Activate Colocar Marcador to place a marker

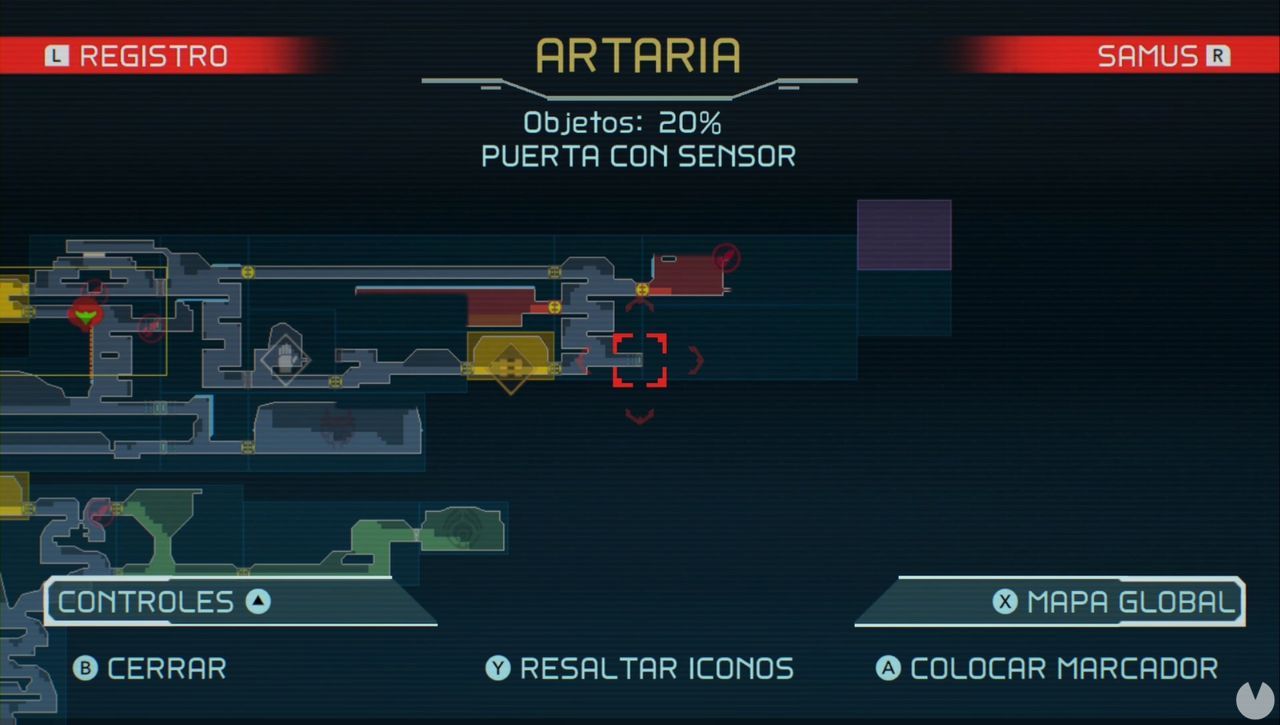[1048, 668]
